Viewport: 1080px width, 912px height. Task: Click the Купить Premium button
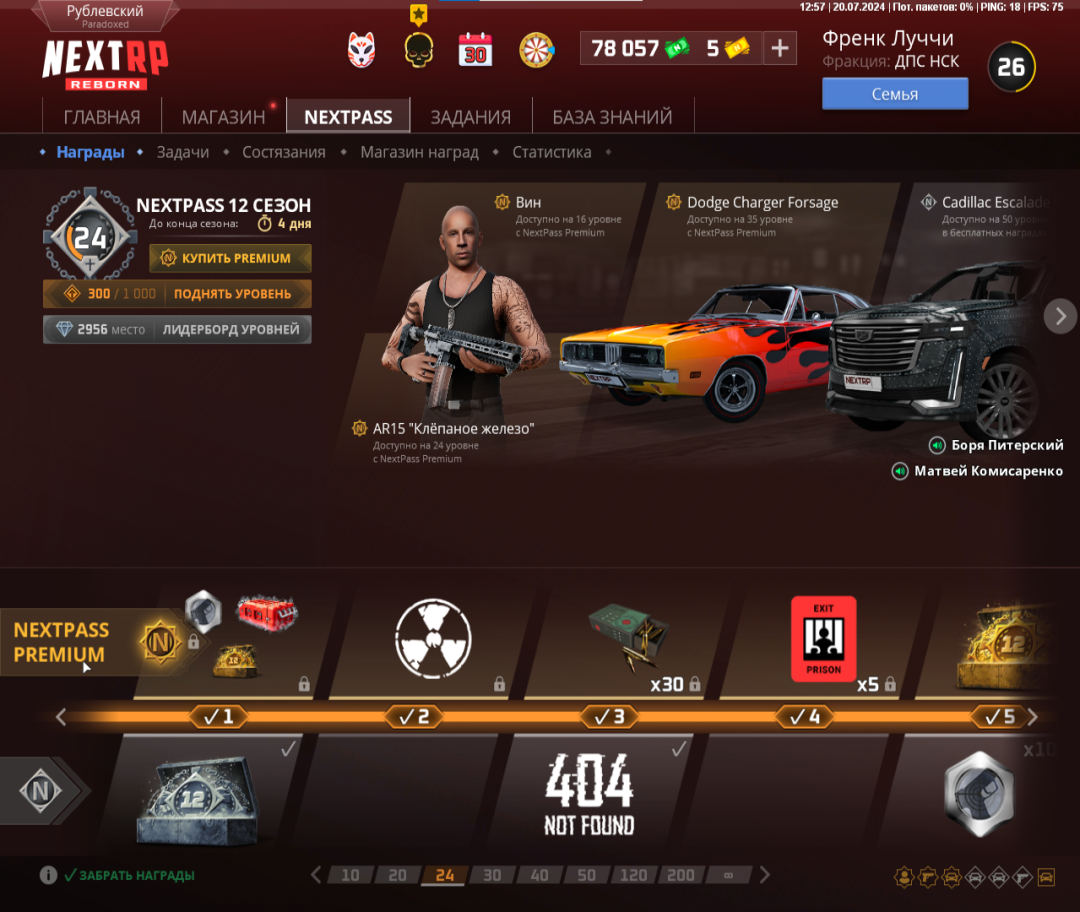(231, 258)
